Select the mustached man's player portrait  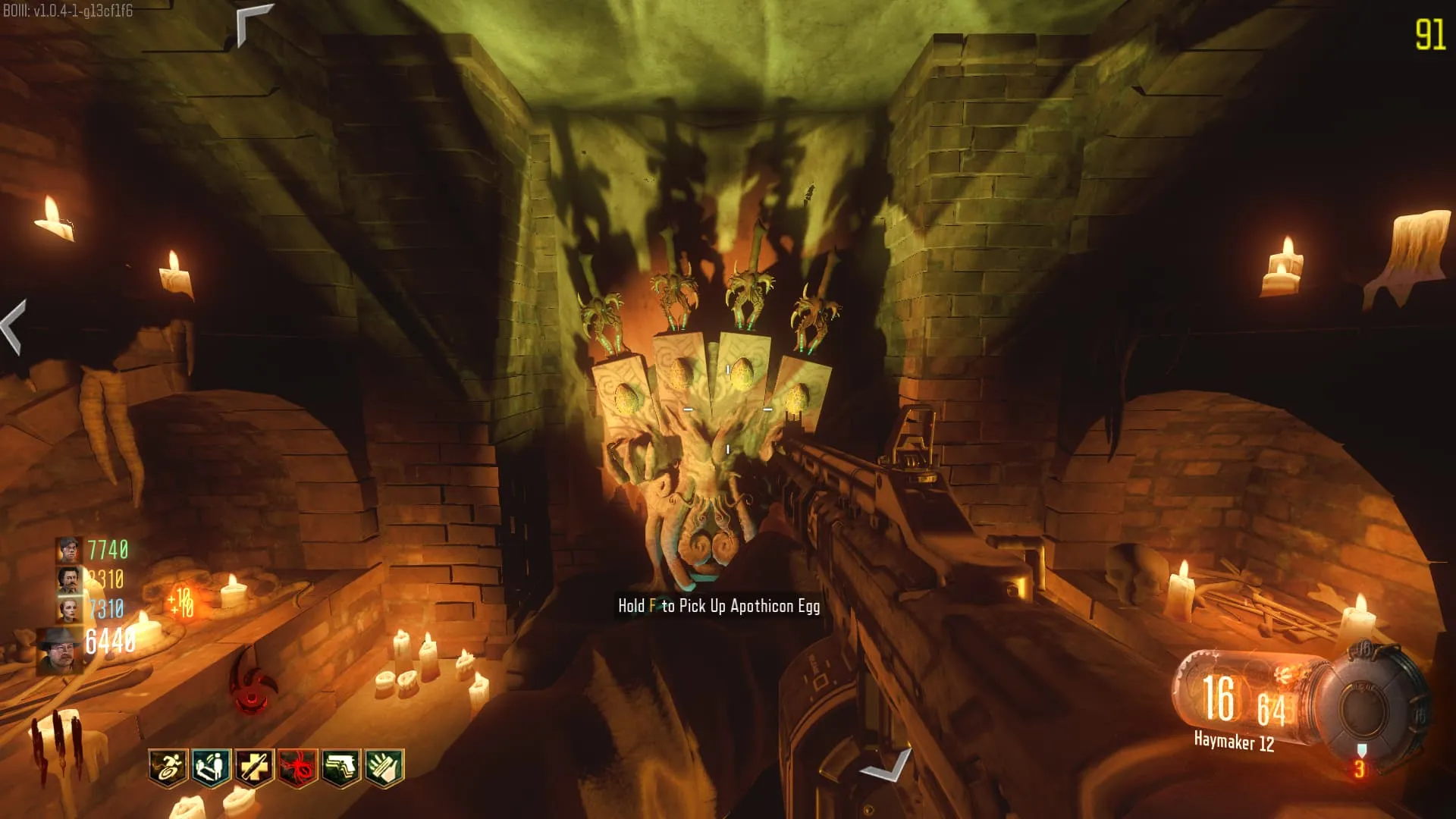pyautogui.click(x=68, y=580)
